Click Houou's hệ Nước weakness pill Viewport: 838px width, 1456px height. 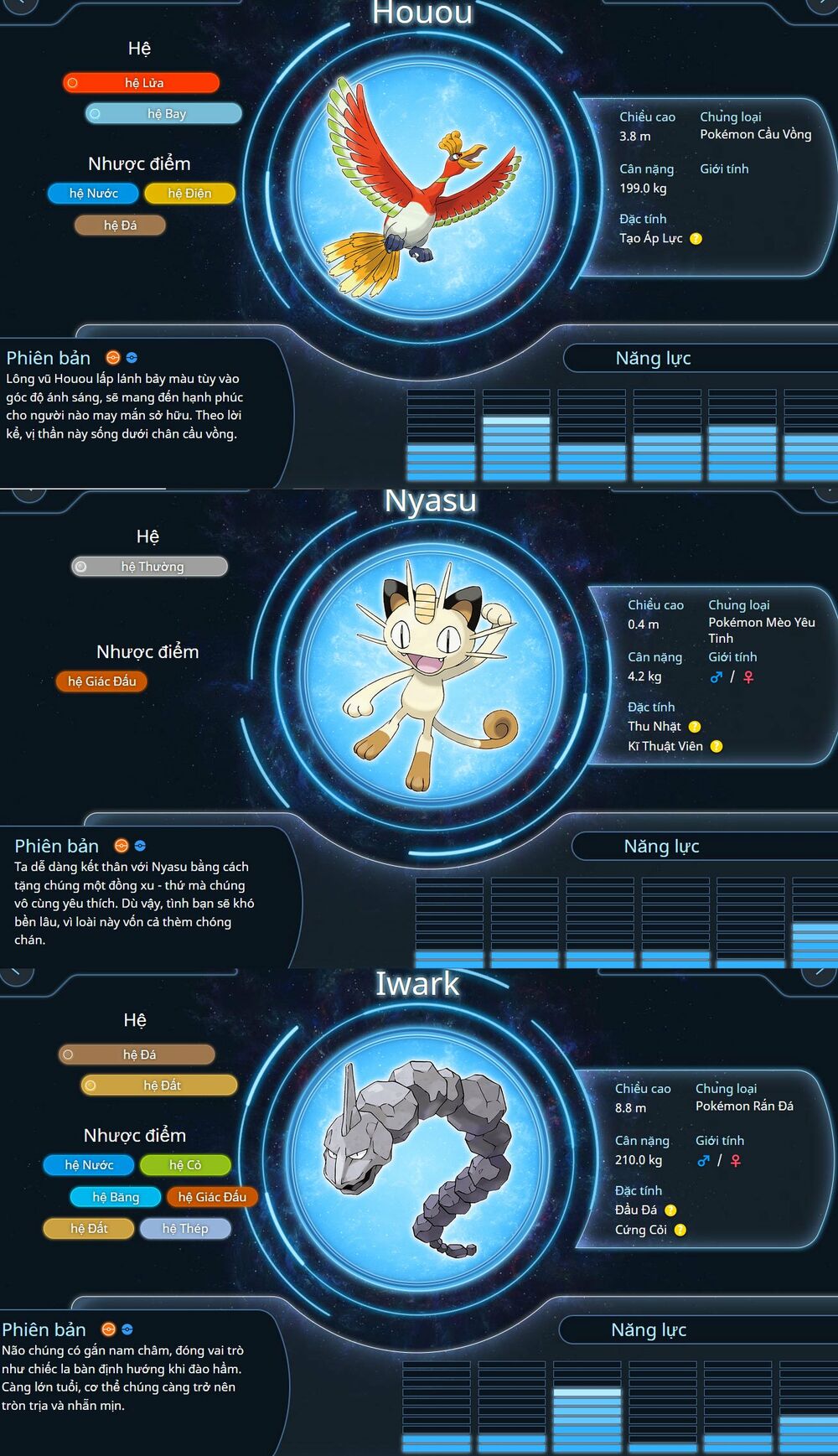93,194
